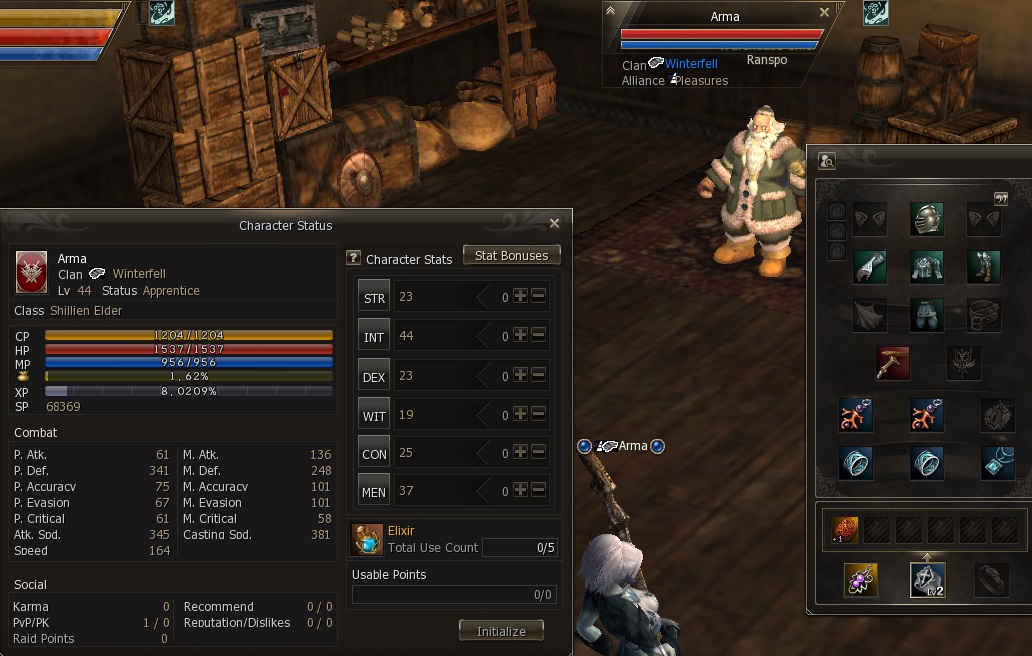Image resolution: width=1032 pixels, height=656 pixels.
Task: Increase STR with the plus button
Action: (x=520, y=296)
